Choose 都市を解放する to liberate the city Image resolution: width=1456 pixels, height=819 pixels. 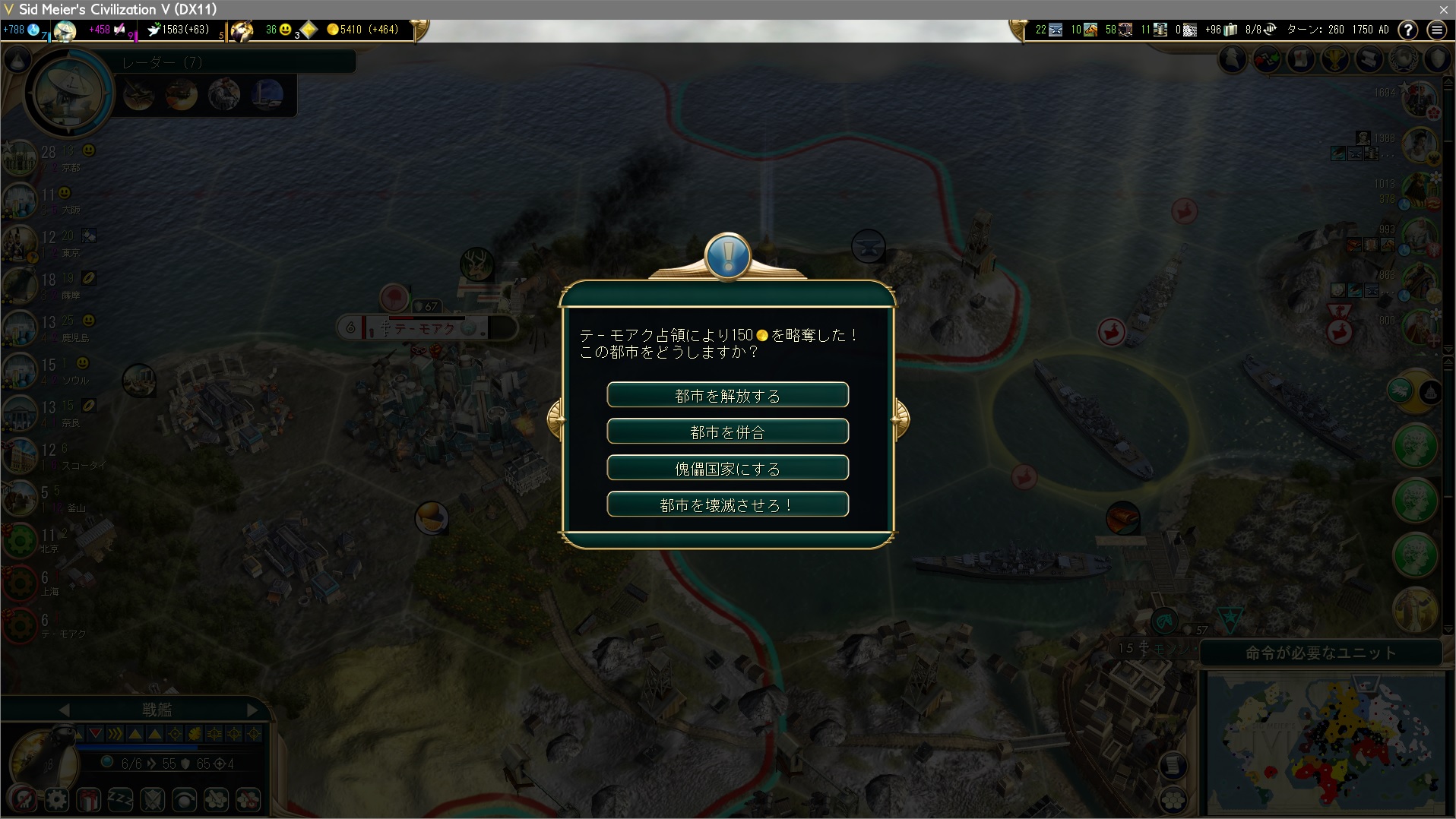(x=727, y=395)
